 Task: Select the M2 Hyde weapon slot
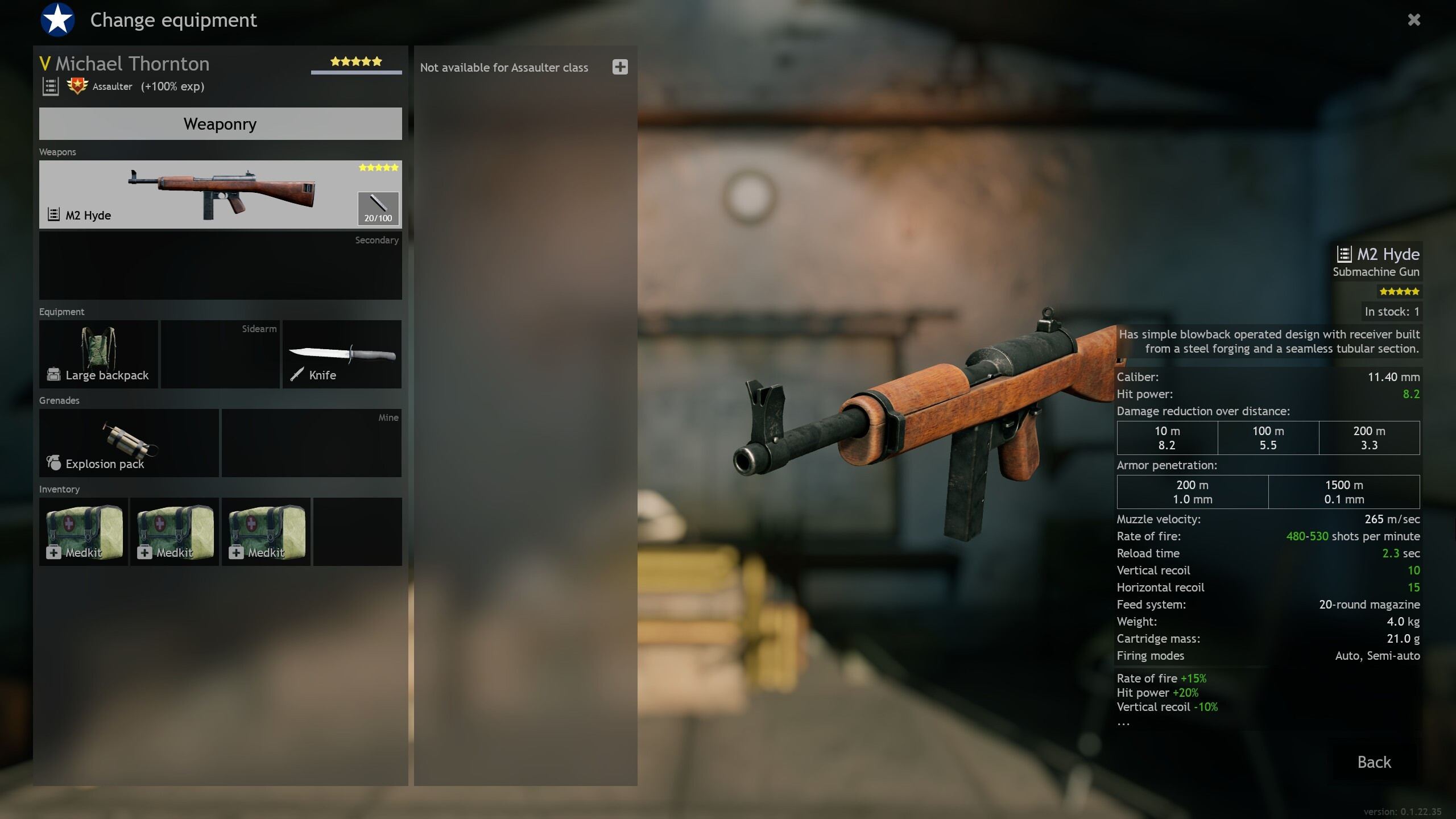193,195
